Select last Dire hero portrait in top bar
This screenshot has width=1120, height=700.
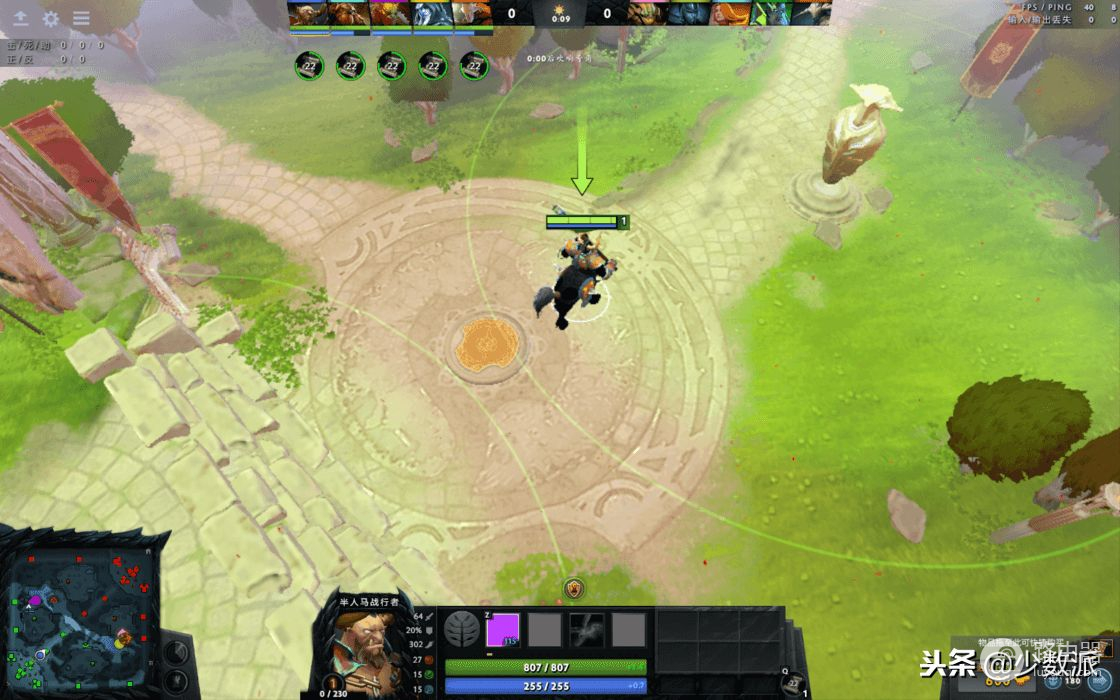(812, 13)
